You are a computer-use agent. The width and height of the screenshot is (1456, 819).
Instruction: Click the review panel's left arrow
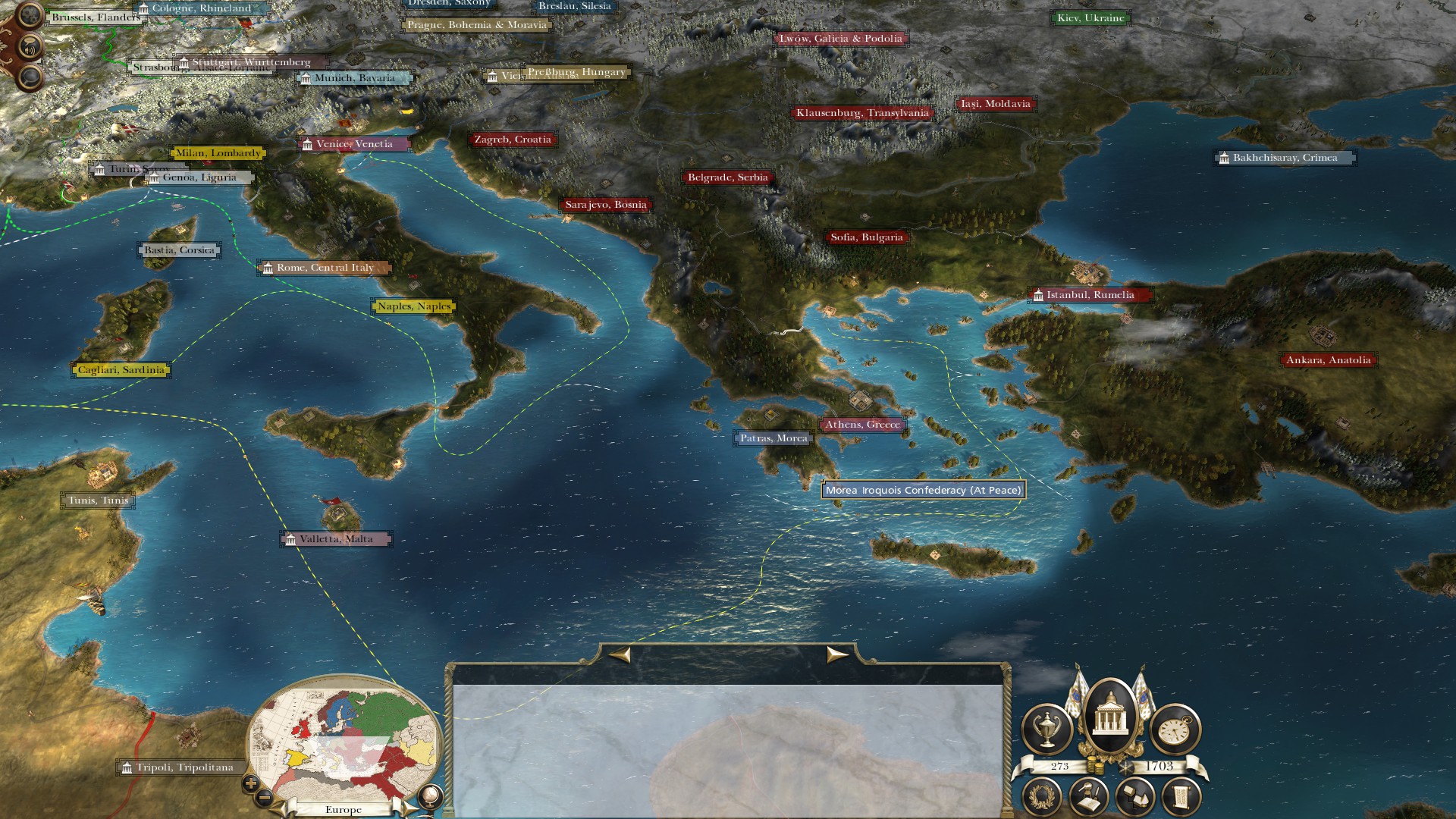(x=620, y=654)
